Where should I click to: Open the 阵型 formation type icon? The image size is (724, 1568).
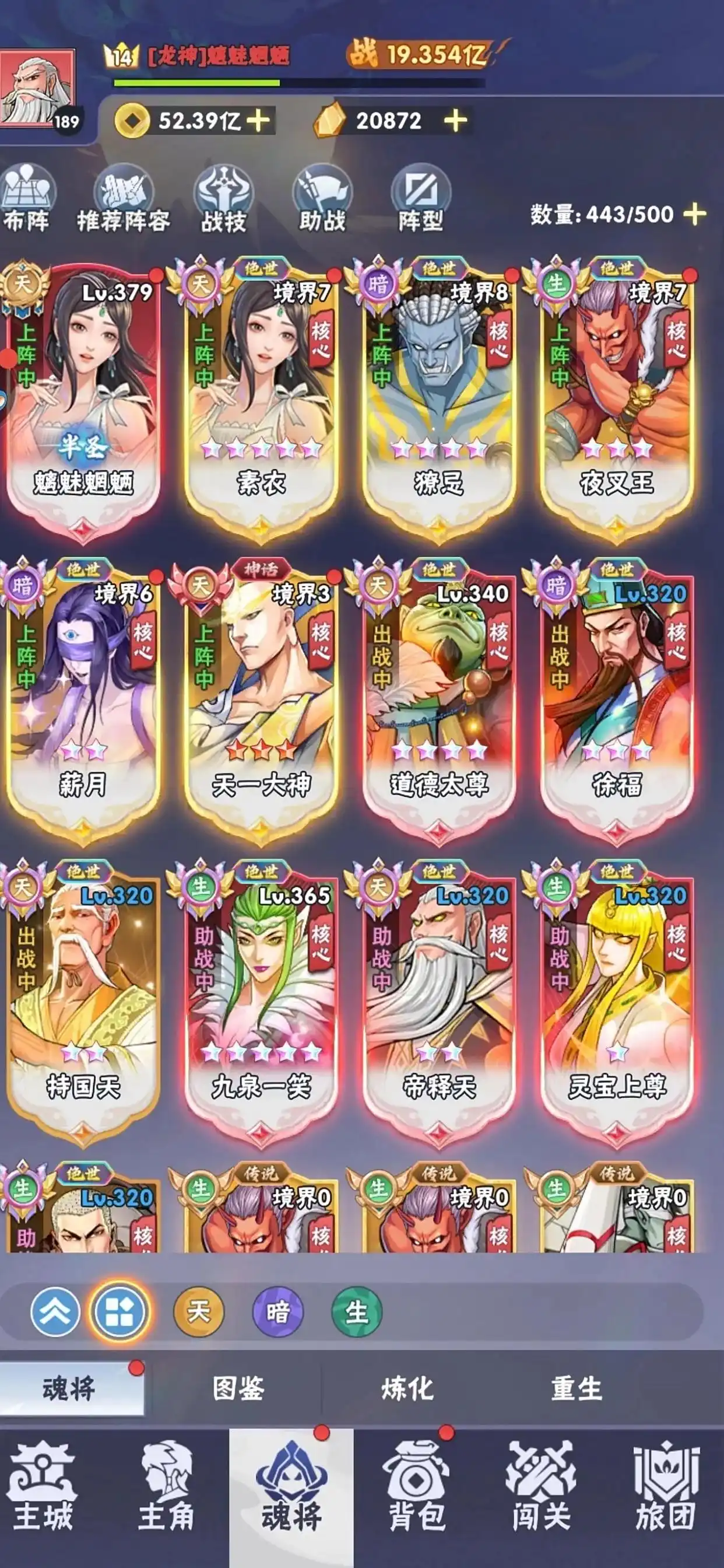420,199
